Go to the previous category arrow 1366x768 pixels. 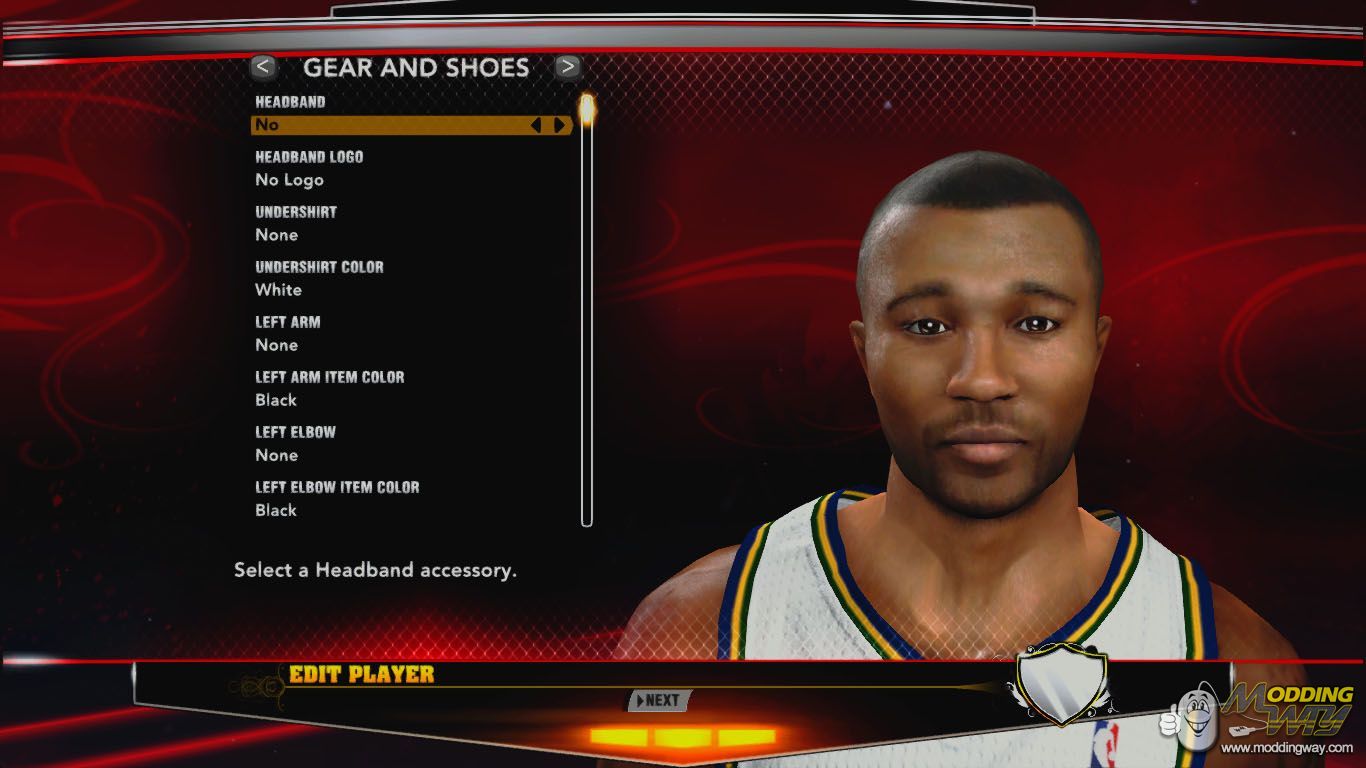(x=263, y=67)
